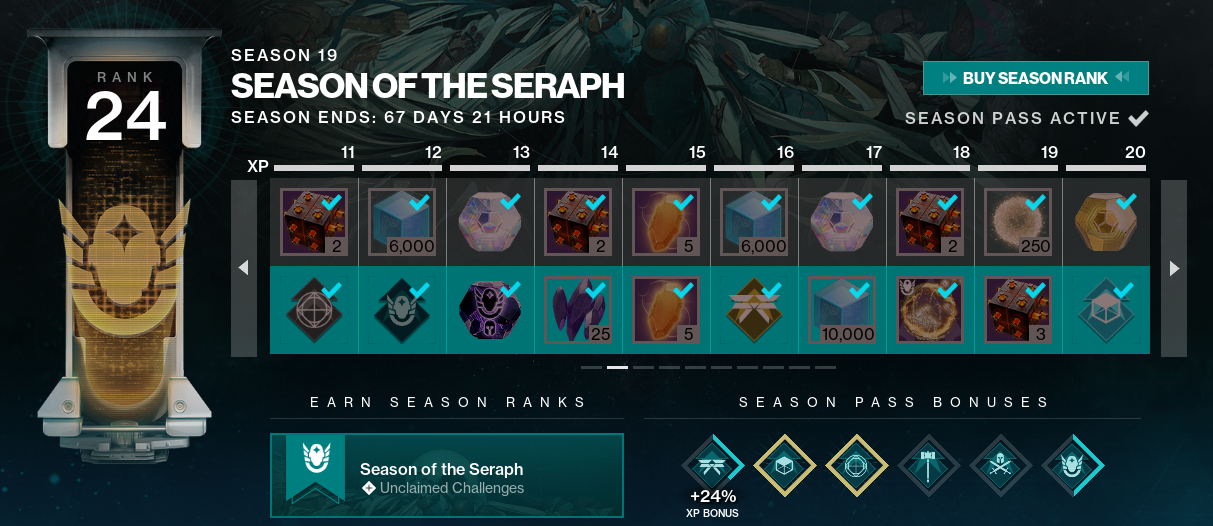
Task: Show next page of season rewards
Action: (x=1174, y=268)
